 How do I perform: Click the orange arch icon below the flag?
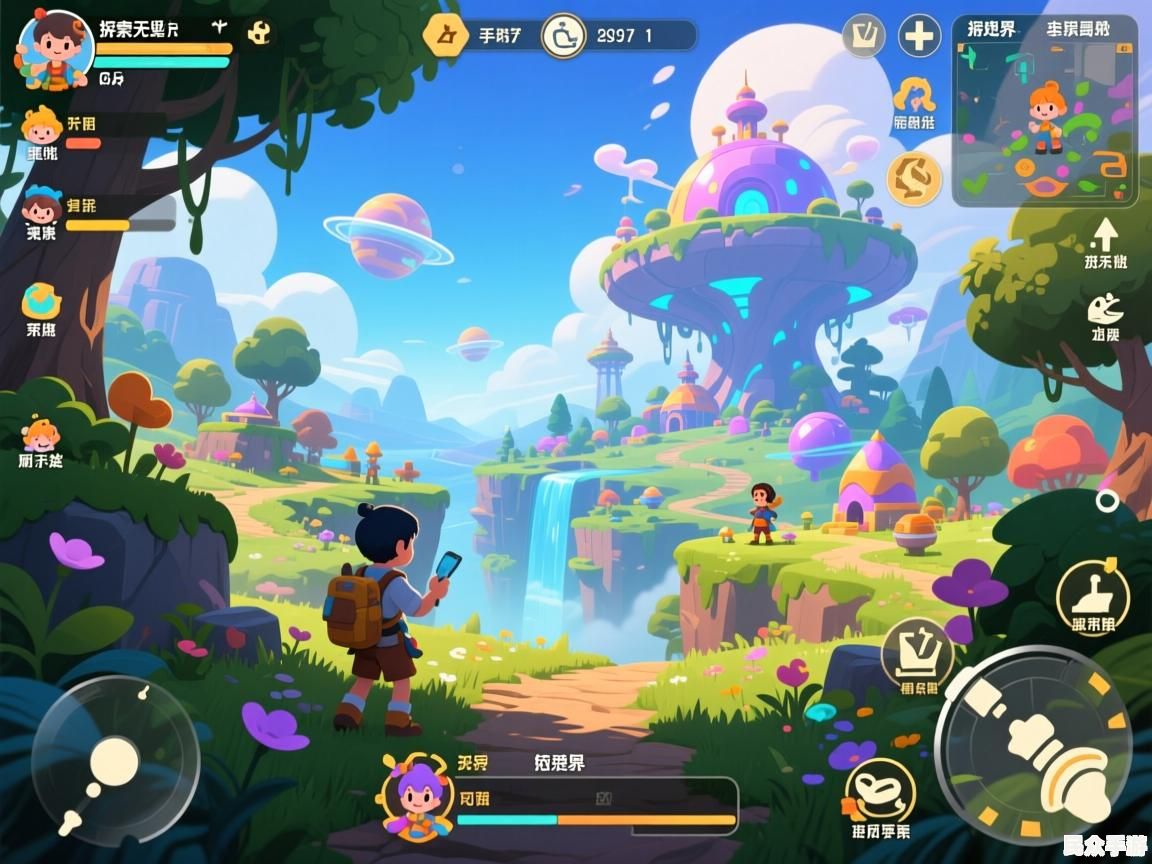(914, 95)
